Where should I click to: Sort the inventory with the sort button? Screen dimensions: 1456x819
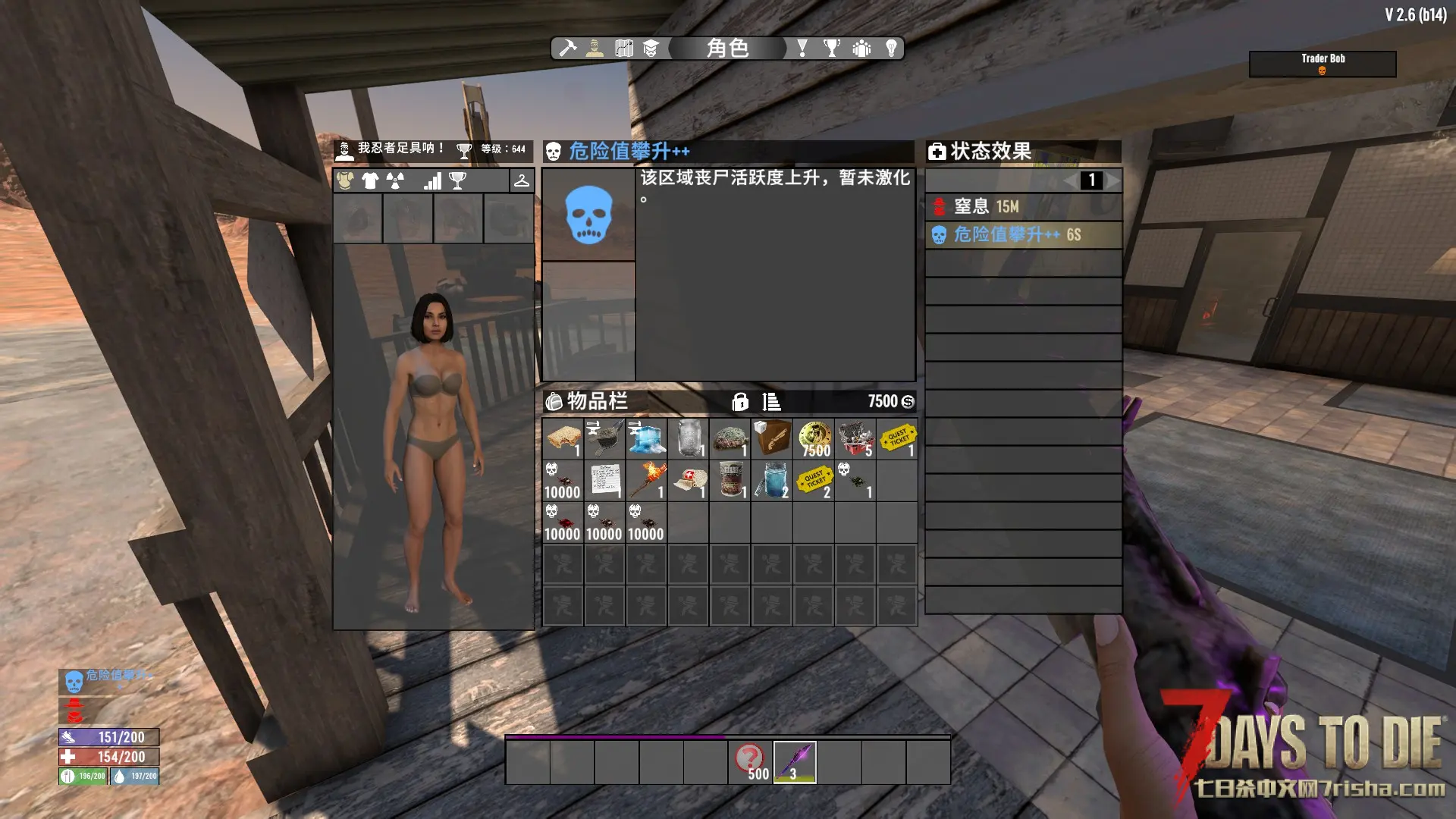pyautogui.click(x=771, y=402)
